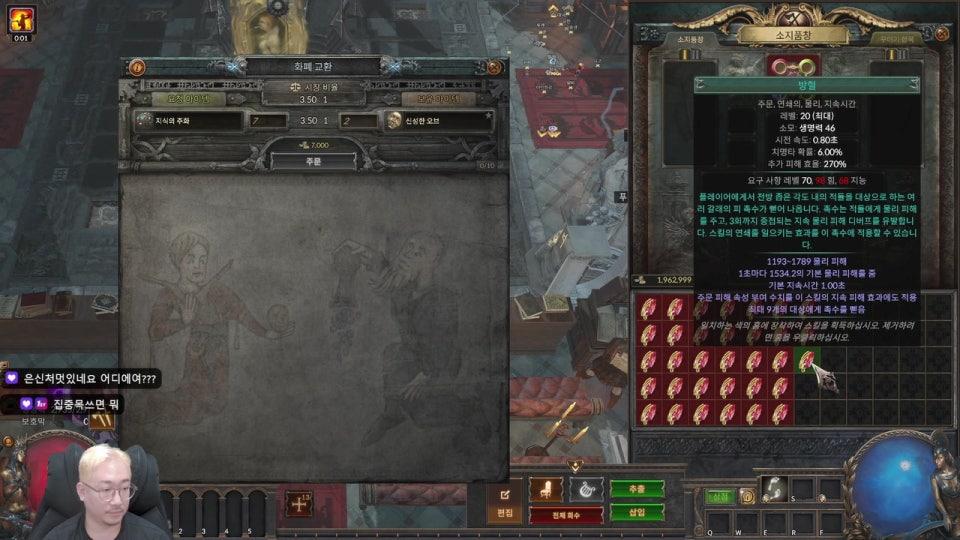Click the buff icon with 0:01 timer
The height and width of the screenshot is (540, 960).
point(21,20)
